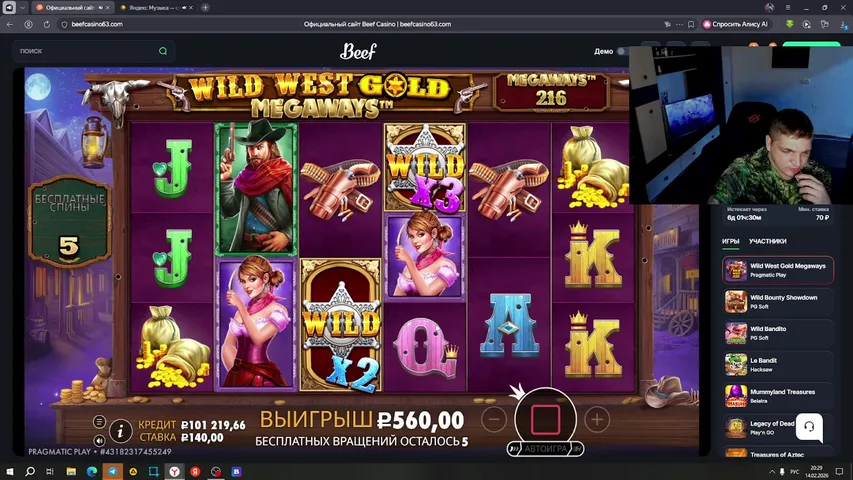Image resolution: width=853 pixels, height=480 pixels.
Task: Decrease the bet with the minus button
Action: click(493, 419)
